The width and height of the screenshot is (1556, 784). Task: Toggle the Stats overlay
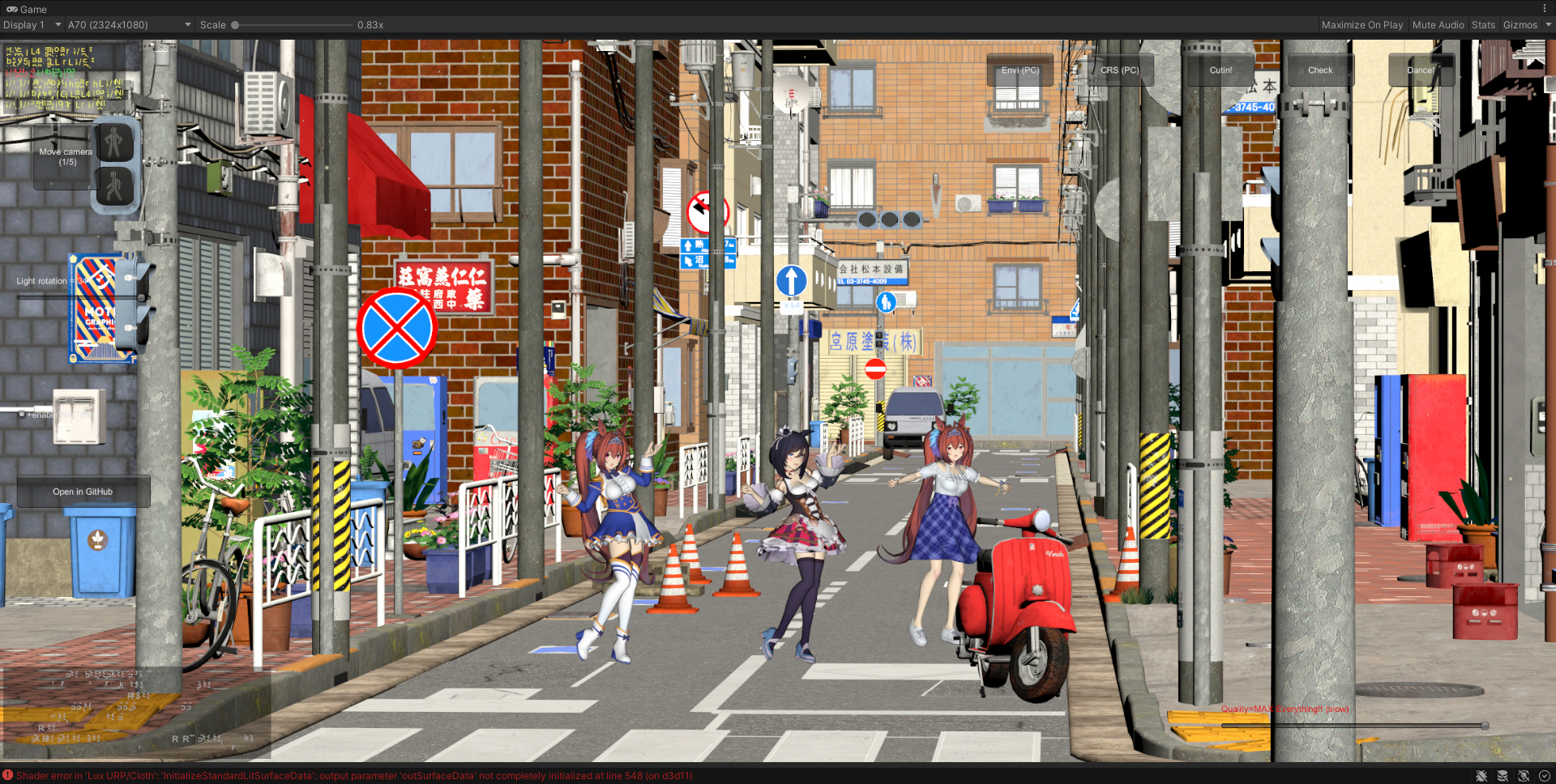click(1484, 24)
